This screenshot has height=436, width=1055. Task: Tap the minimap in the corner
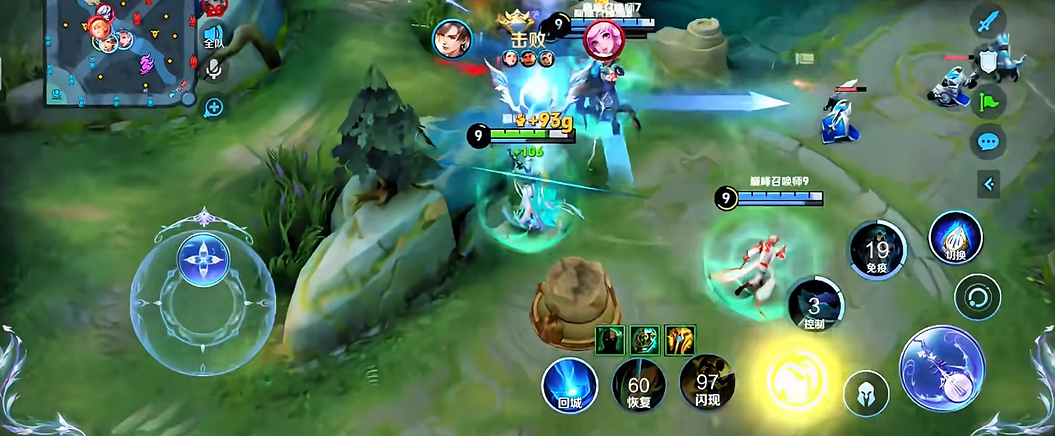(x=120, y=50)
